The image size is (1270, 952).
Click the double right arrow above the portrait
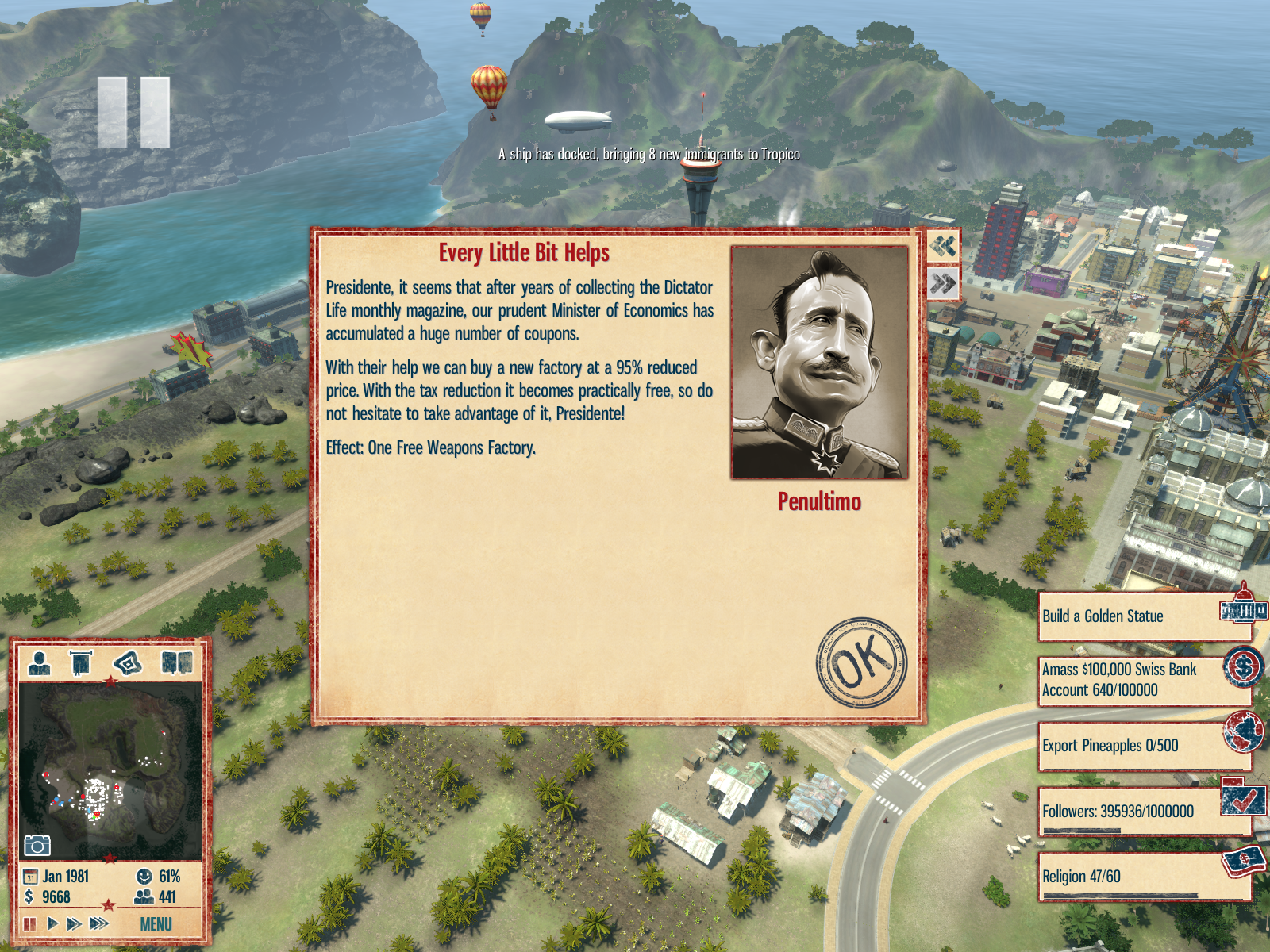[x=943, y=283]
